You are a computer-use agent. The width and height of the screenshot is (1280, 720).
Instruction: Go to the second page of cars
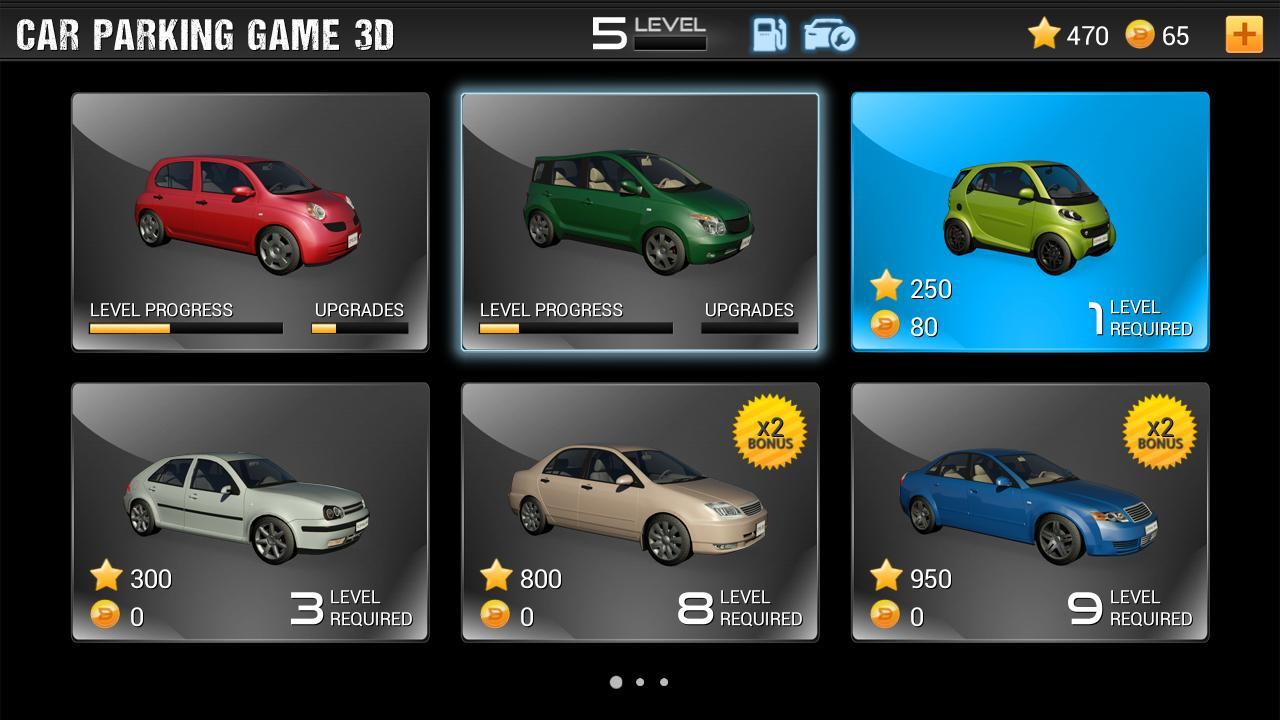(640, 681)
